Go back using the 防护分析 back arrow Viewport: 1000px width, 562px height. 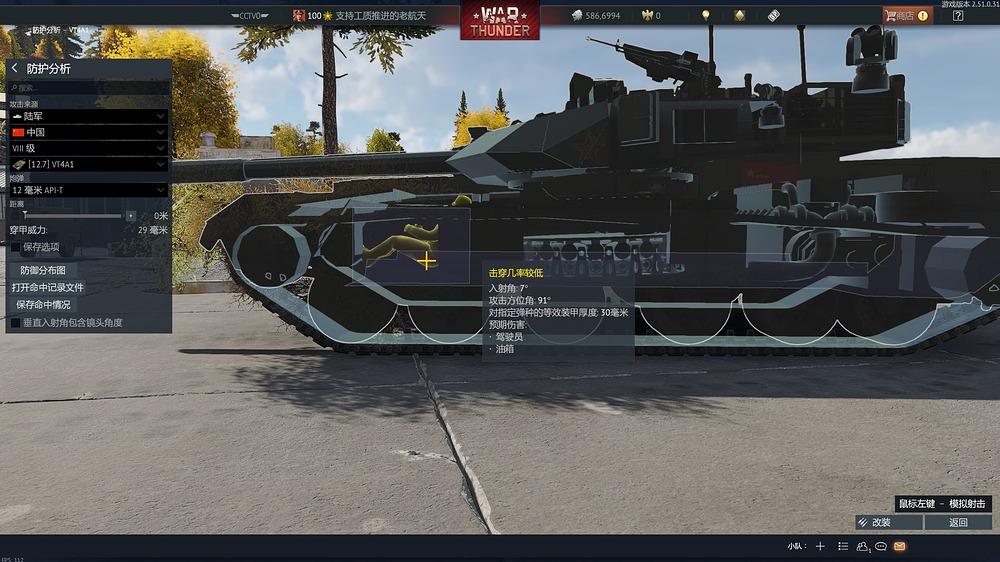15,69
